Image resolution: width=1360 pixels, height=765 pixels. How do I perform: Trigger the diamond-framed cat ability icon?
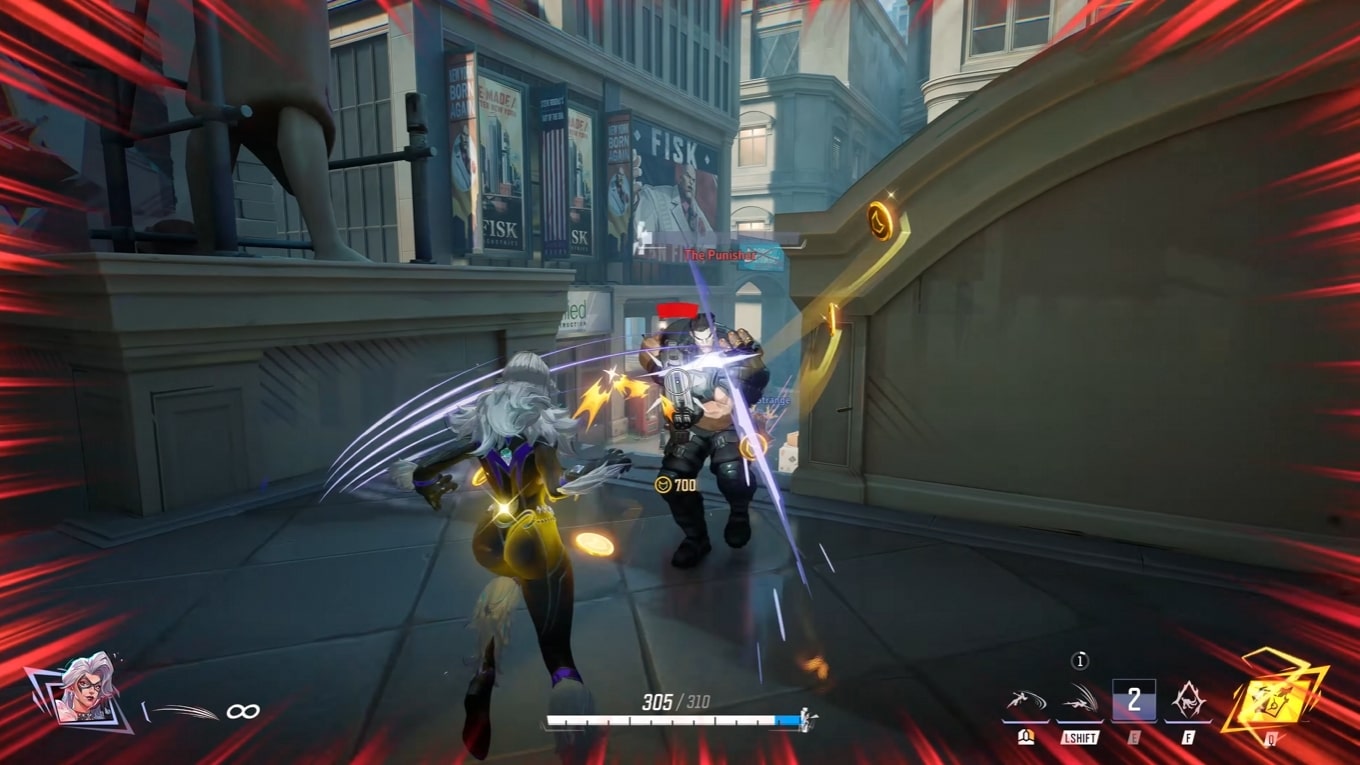1188,701
